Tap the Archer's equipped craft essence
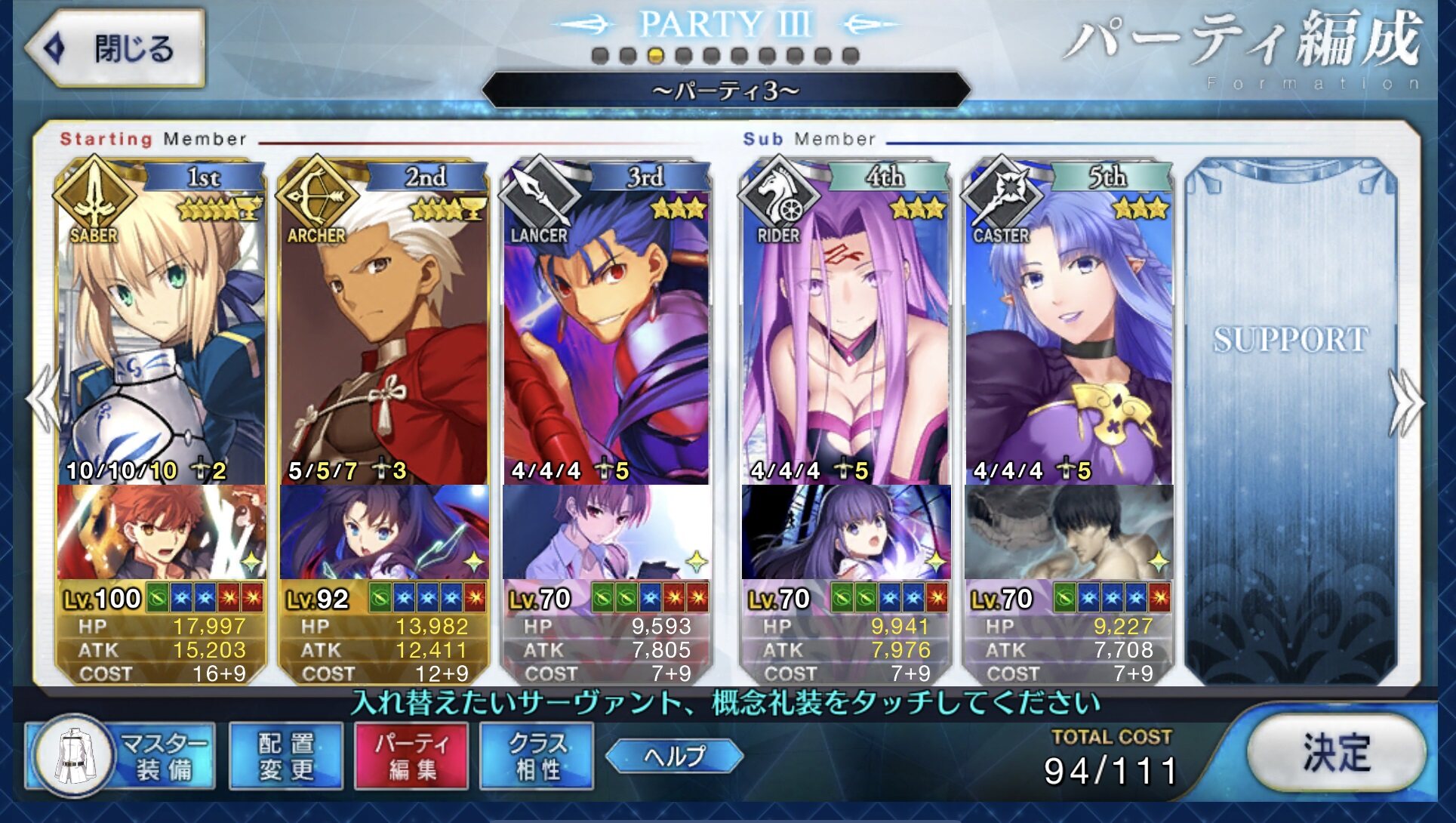This screenshot has height=823, width=1456. (384, 532)
